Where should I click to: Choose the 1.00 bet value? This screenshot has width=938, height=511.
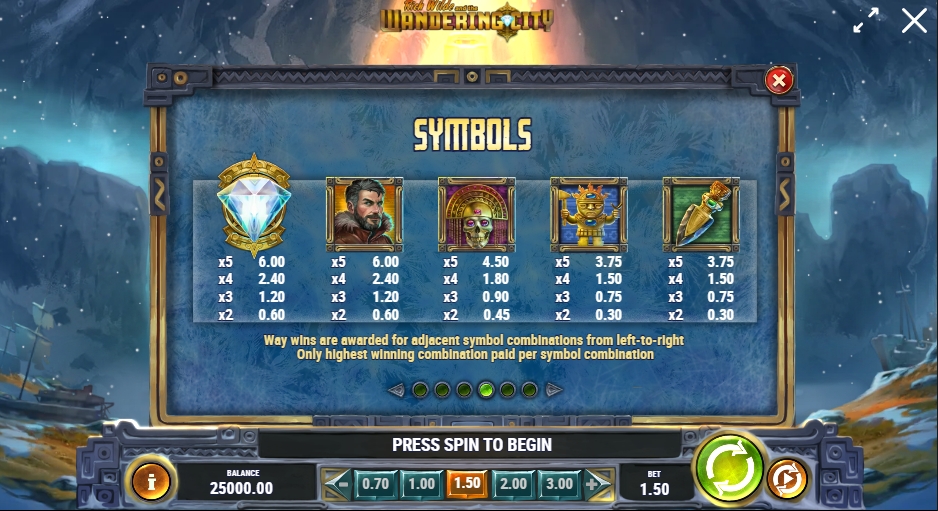(421, 484)
